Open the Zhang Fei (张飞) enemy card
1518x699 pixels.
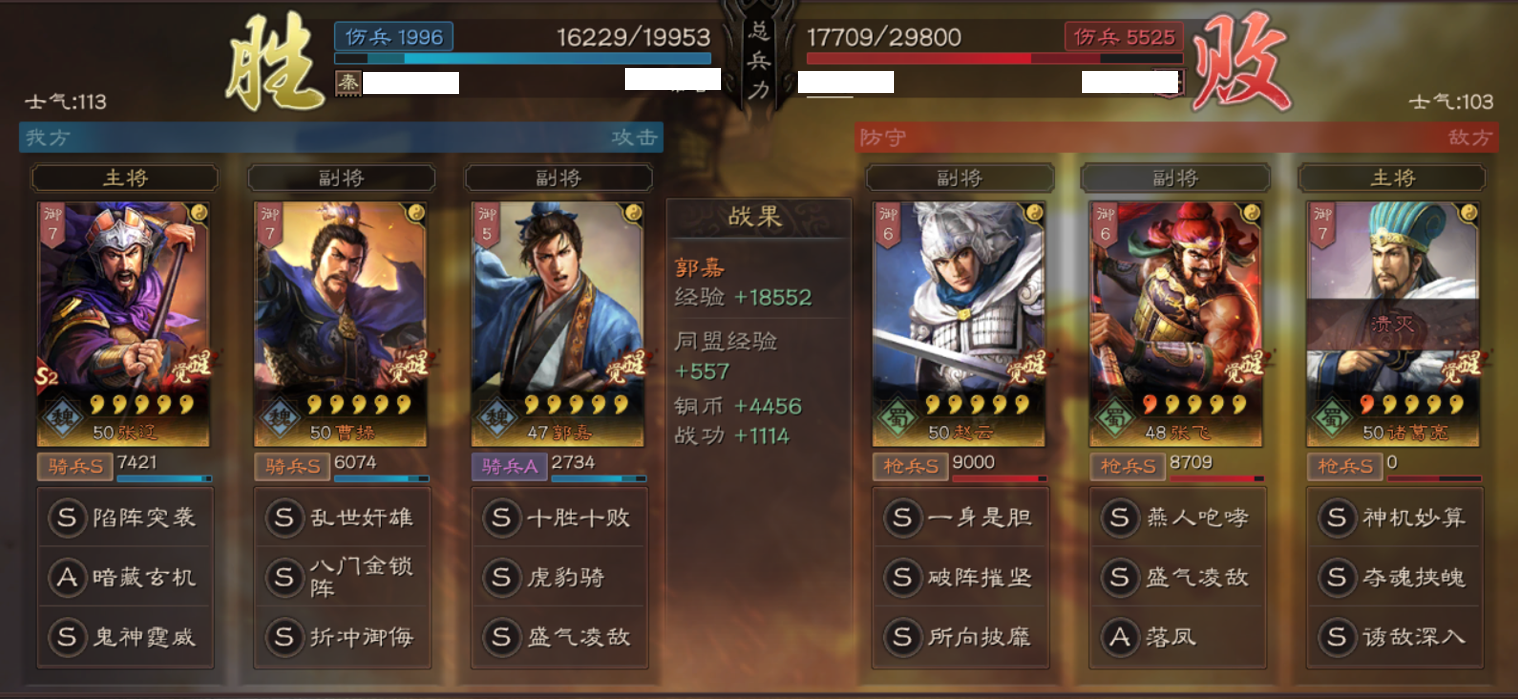[x=1176, y=323]
